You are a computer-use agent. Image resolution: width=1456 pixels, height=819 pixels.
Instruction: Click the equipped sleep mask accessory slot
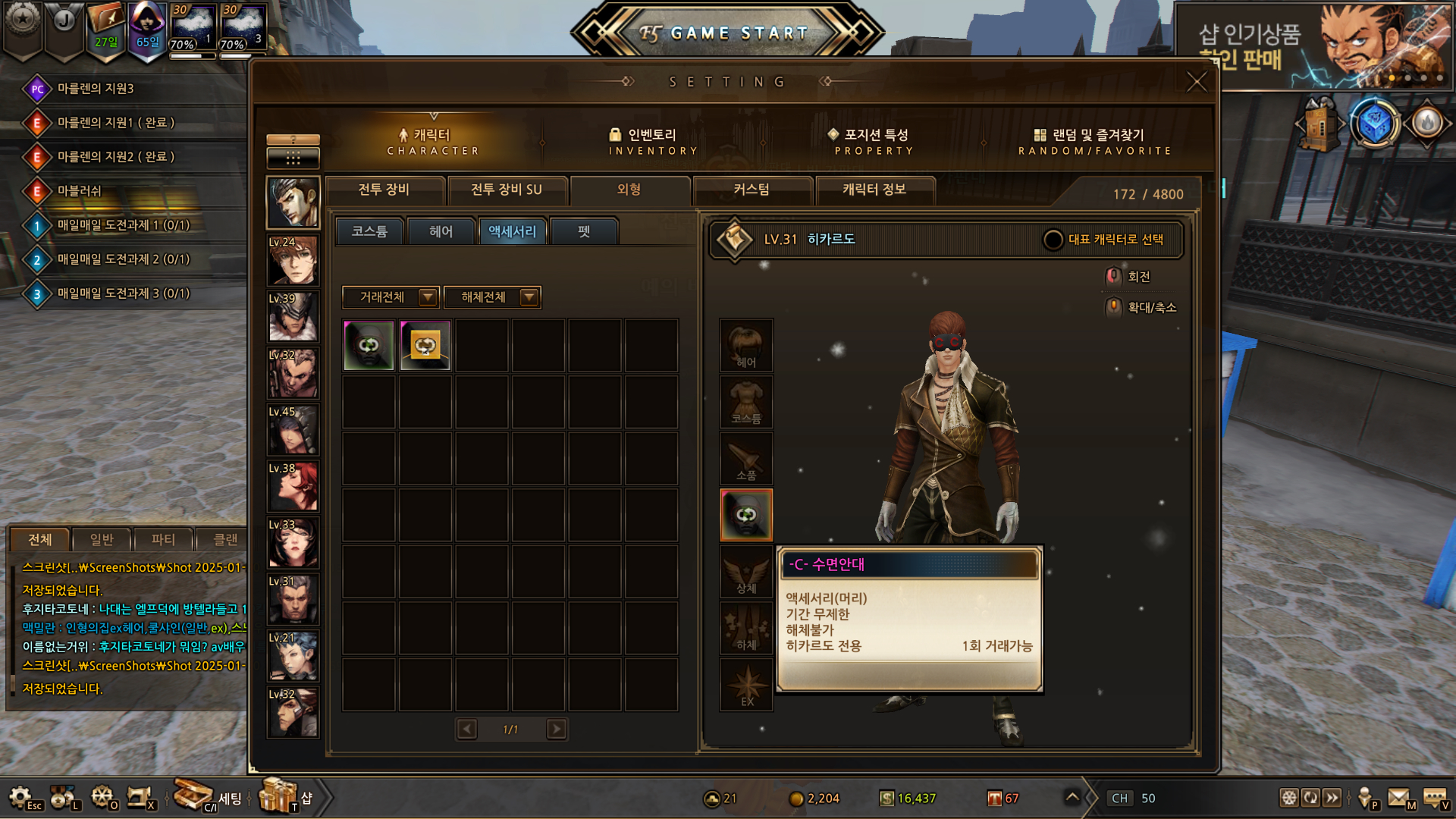tap(746, 515)
